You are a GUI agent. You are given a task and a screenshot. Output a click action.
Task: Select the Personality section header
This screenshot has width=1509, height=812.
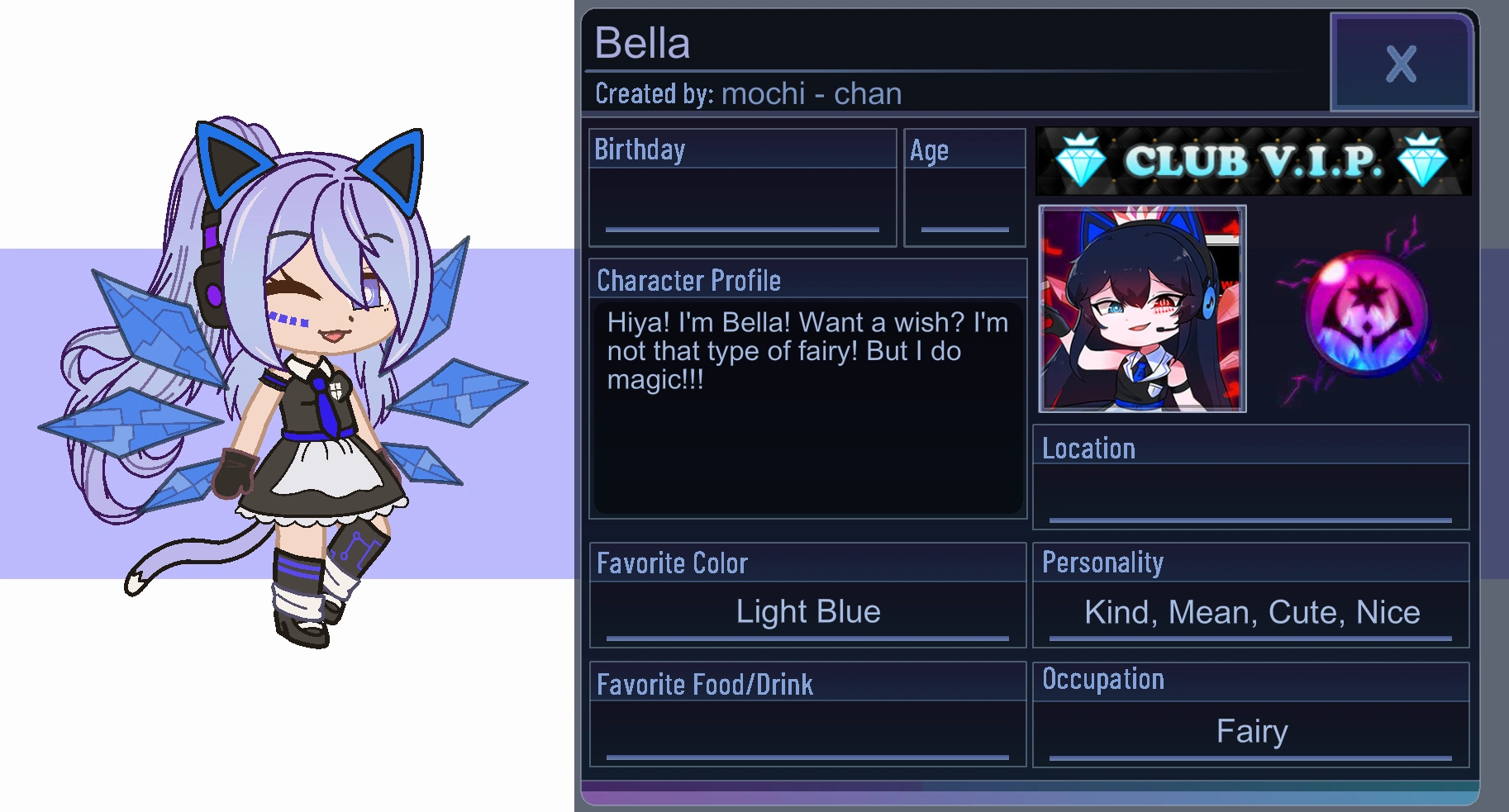(x=1103, y=563)
